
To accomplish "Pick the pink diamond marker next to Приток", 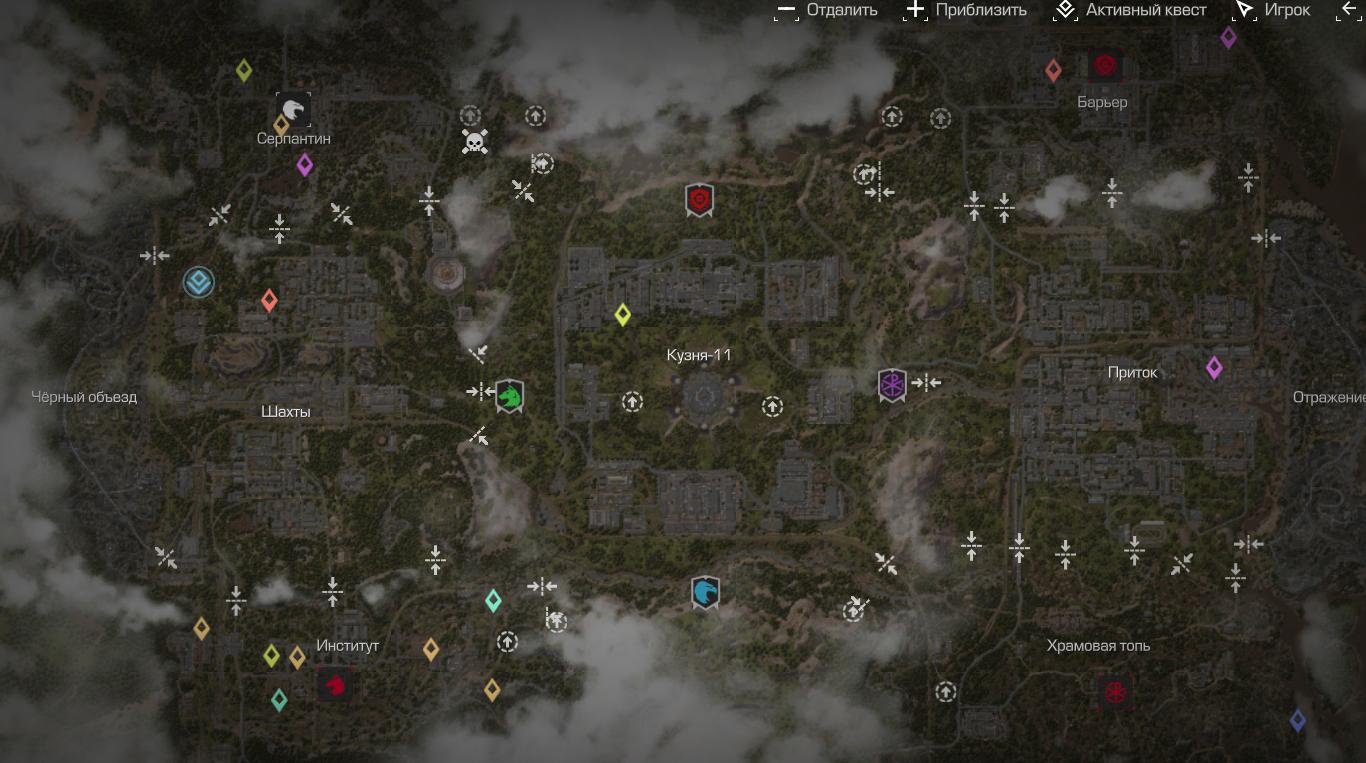I will coord(1214,368).
